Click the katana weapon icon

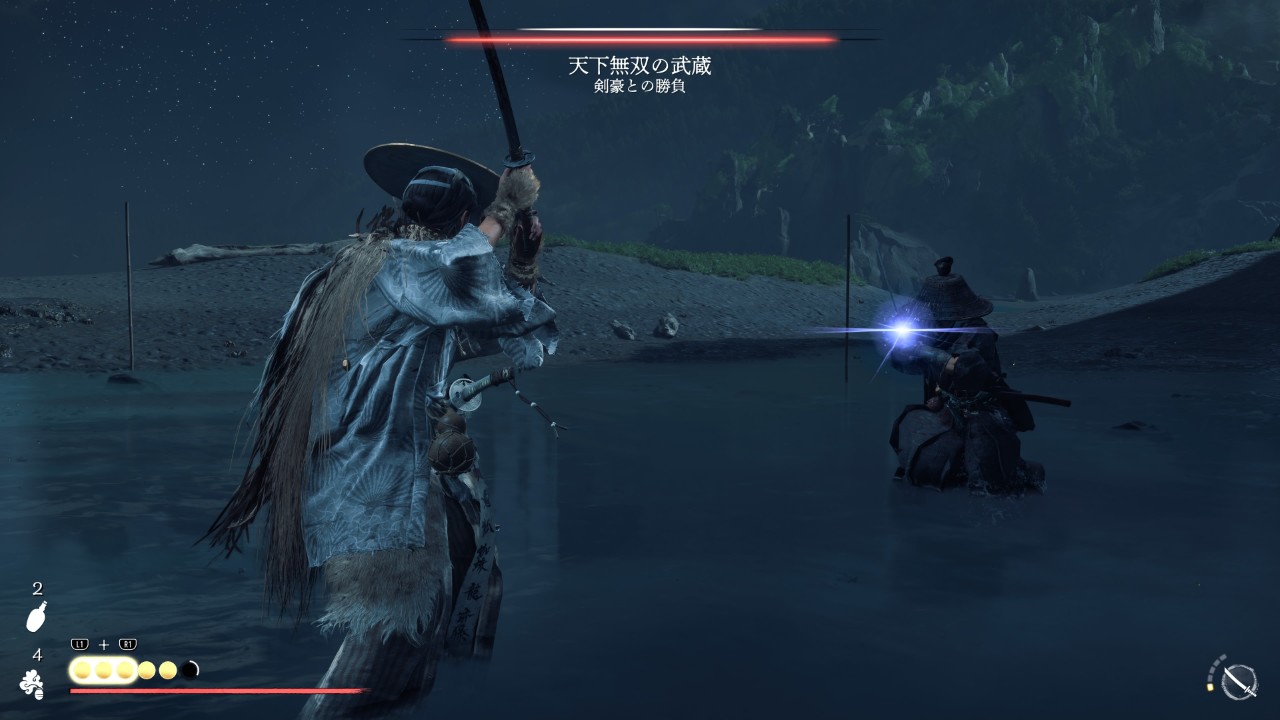1239,681
